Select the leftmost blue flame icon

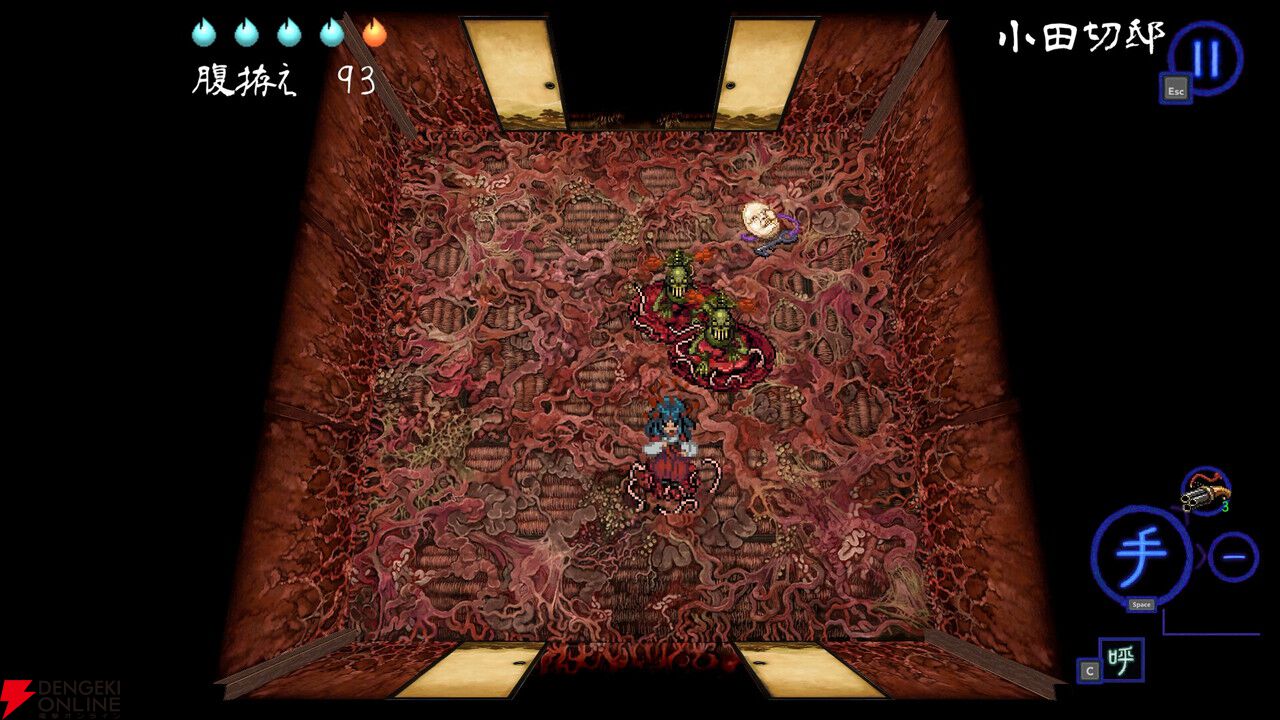pyautogui.click(x=203, y=30)
